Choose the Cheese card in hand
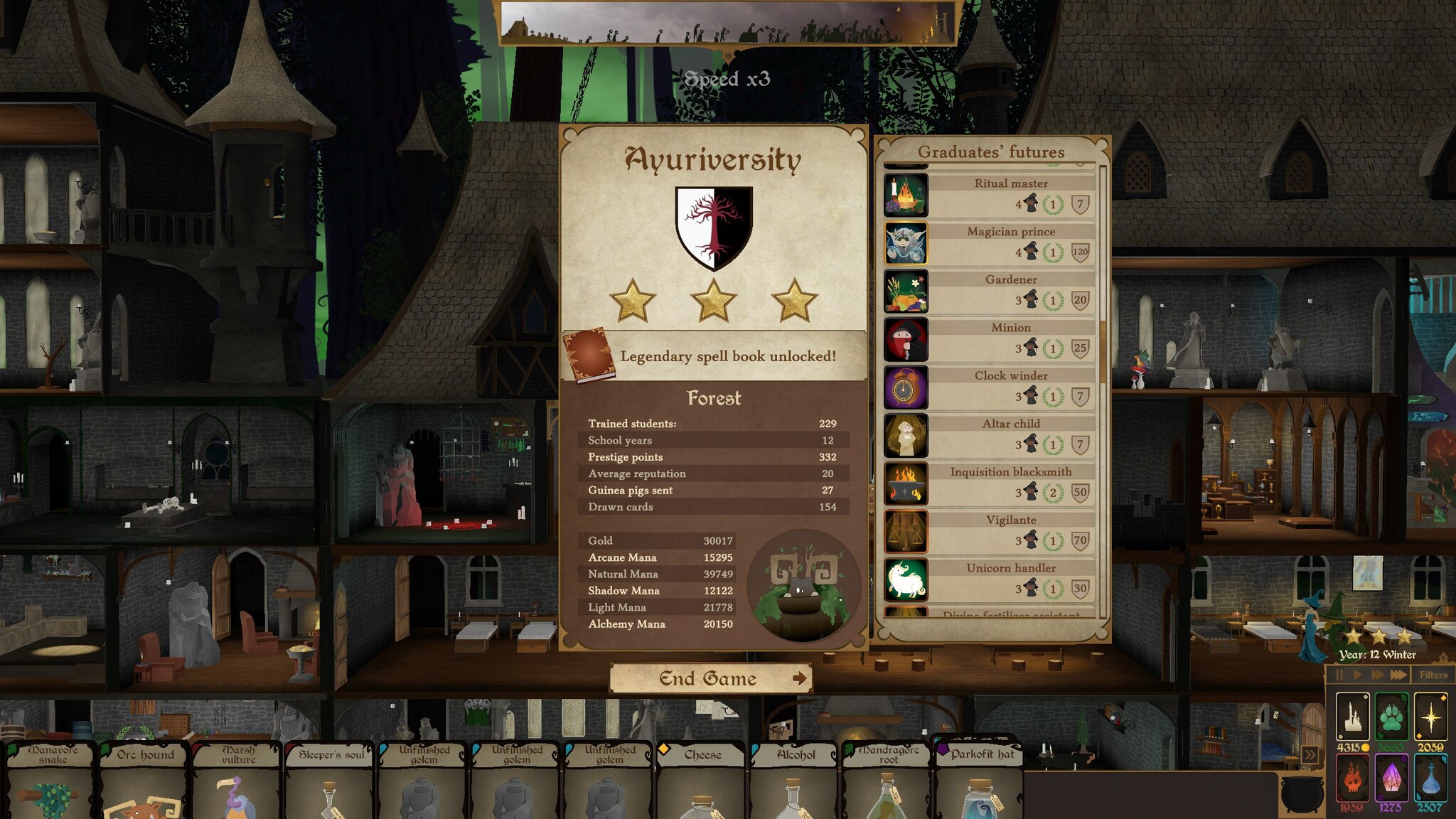 (x=702, y=782)
